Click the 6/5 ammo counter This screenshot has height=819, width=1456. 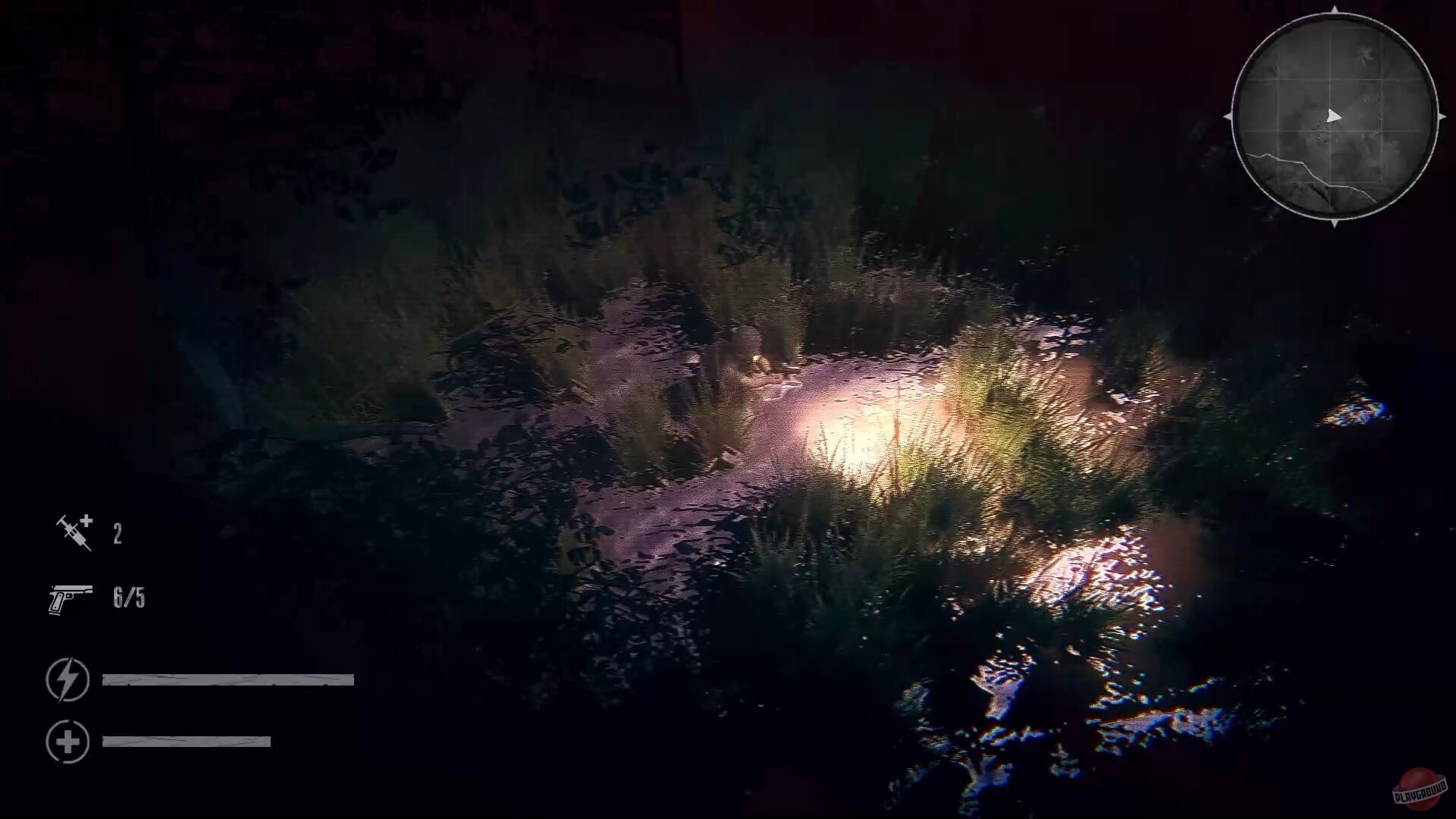127,598
